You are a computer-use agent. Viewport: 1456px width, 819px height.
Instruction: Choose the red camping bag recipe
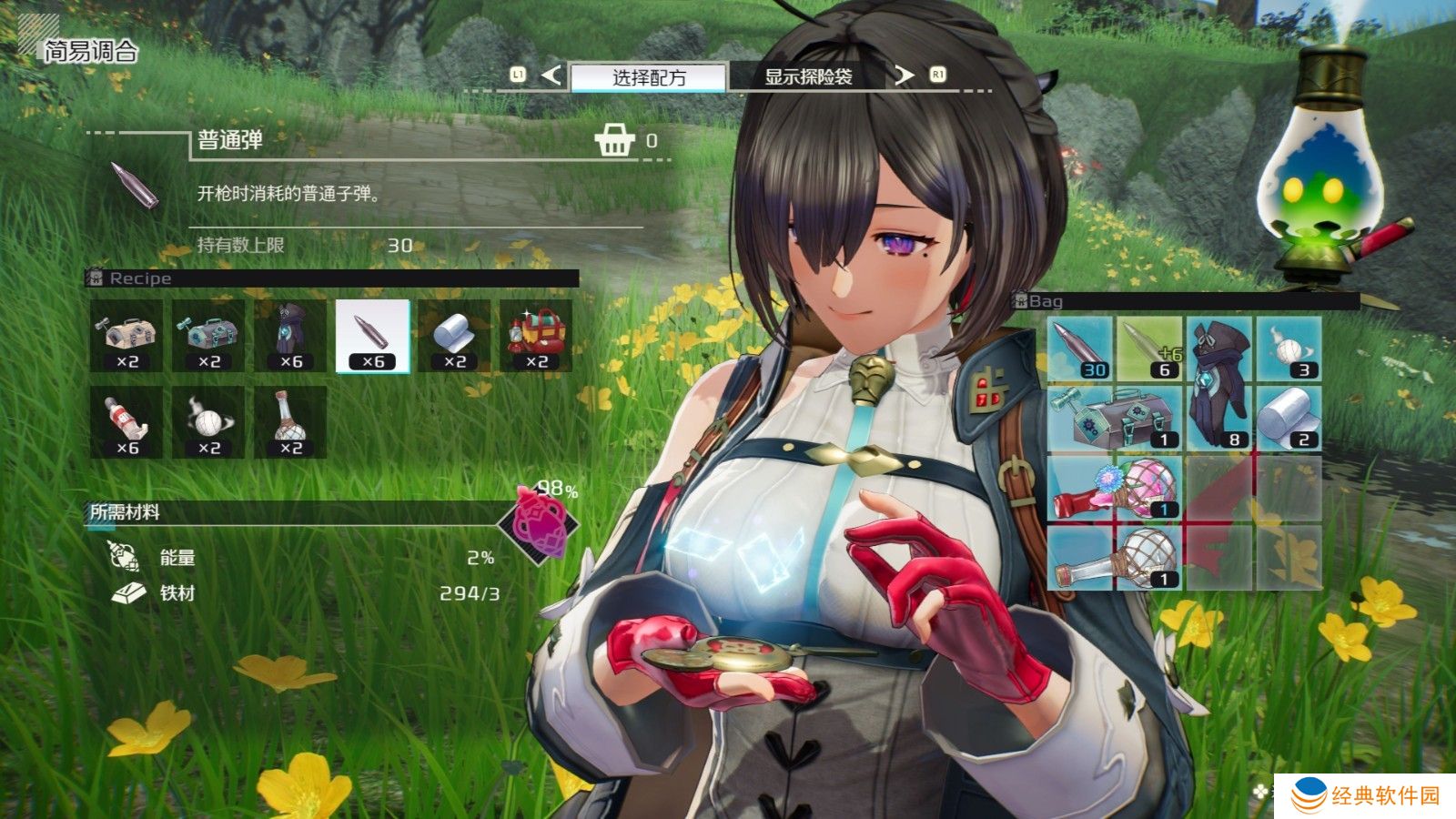pos(536,336)
